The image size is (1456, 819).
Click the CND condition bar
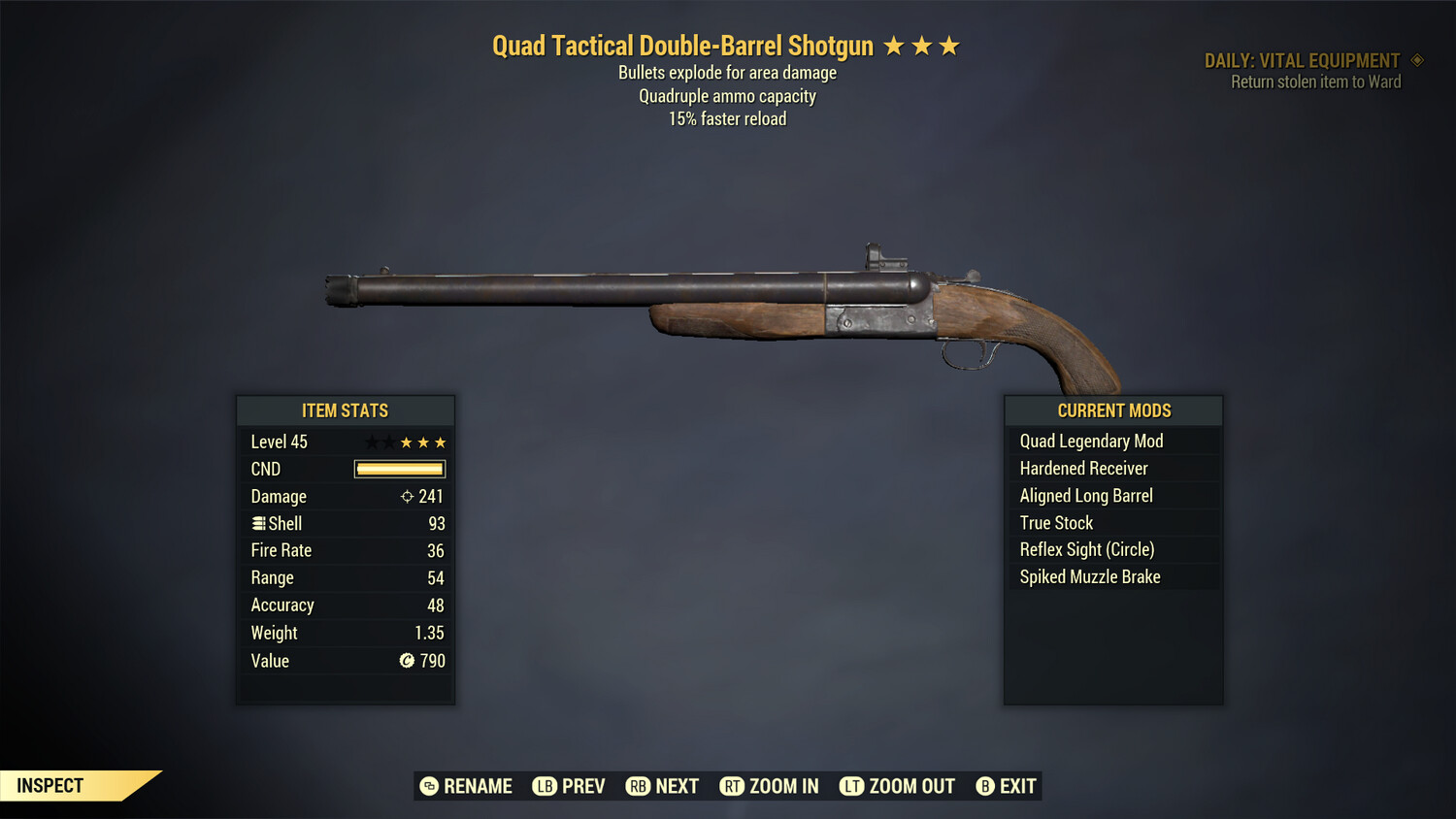[x=399, y=469]
